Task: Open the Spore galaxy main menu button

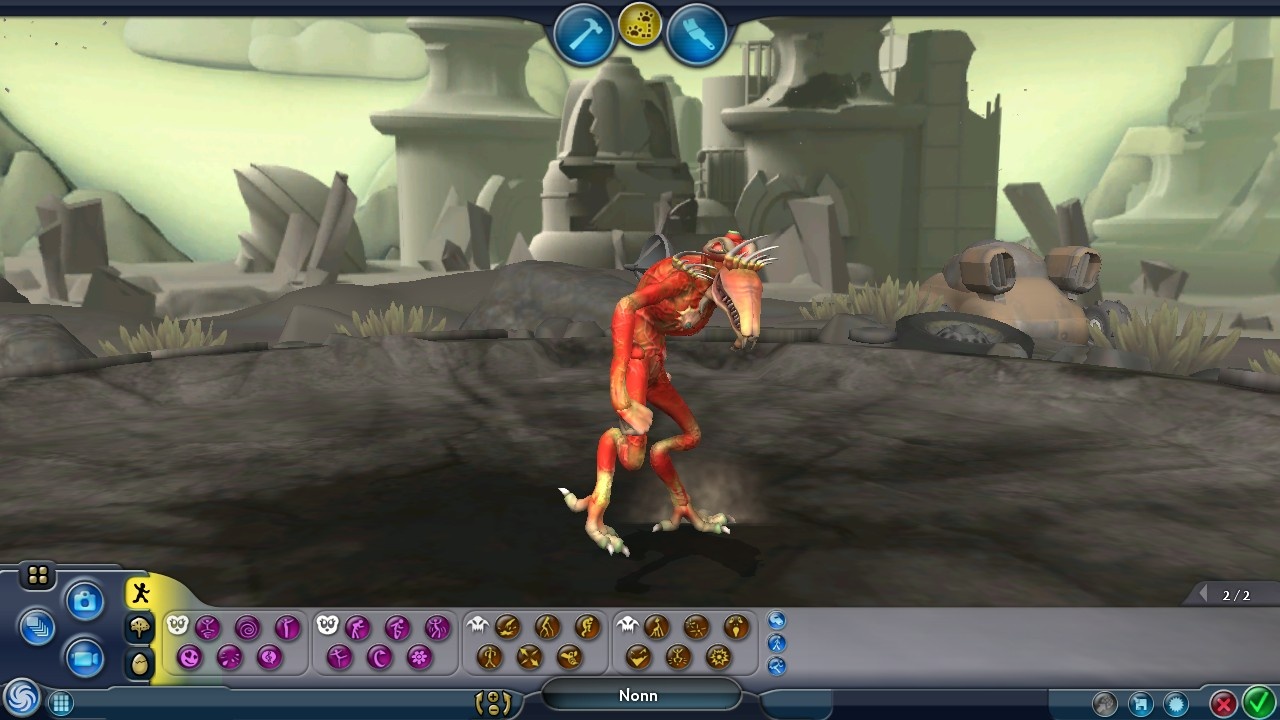Action: point(20,697)
